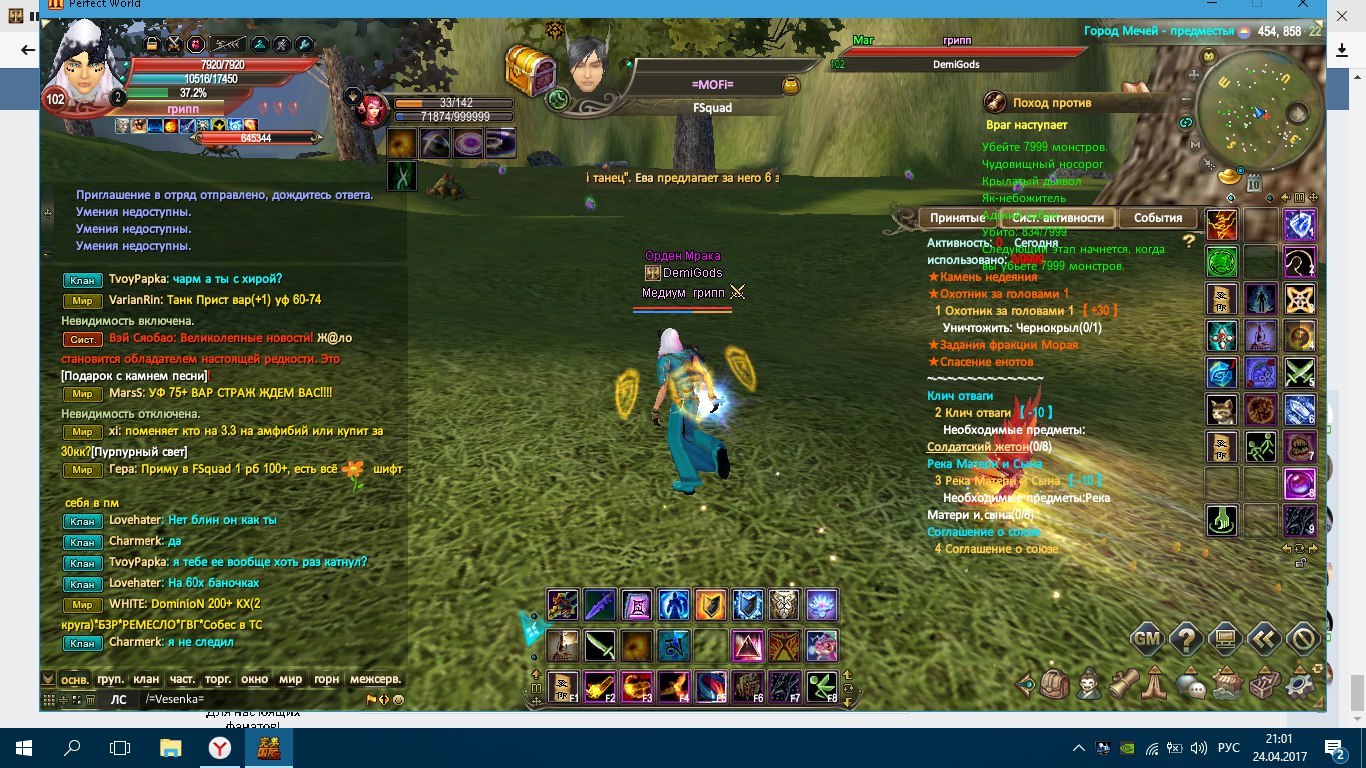1366x768 pixels.
Task: Switch chat to the "мир" tab
Action: point(291,679)
